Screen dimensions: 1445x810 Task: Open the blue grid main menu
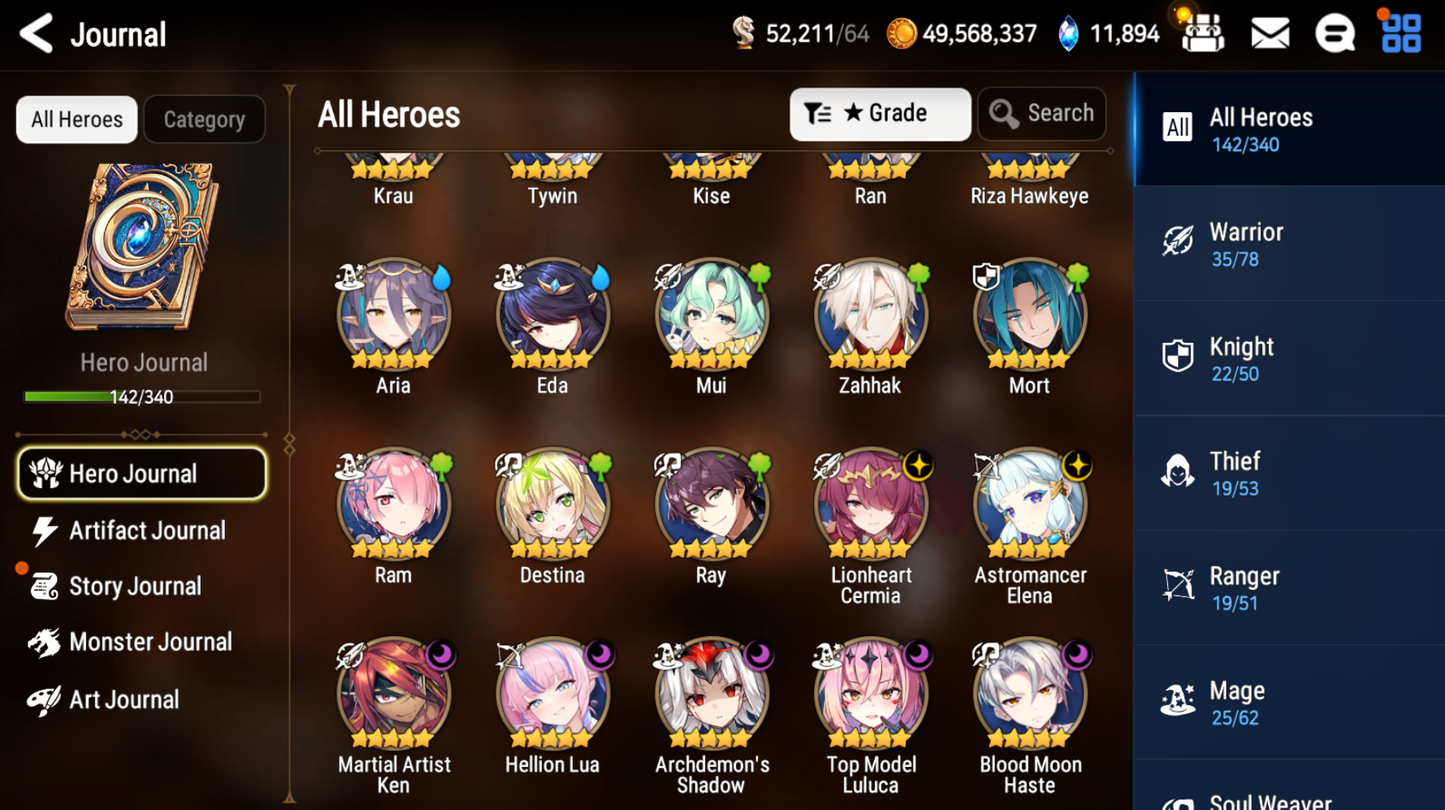[1401, 34]
